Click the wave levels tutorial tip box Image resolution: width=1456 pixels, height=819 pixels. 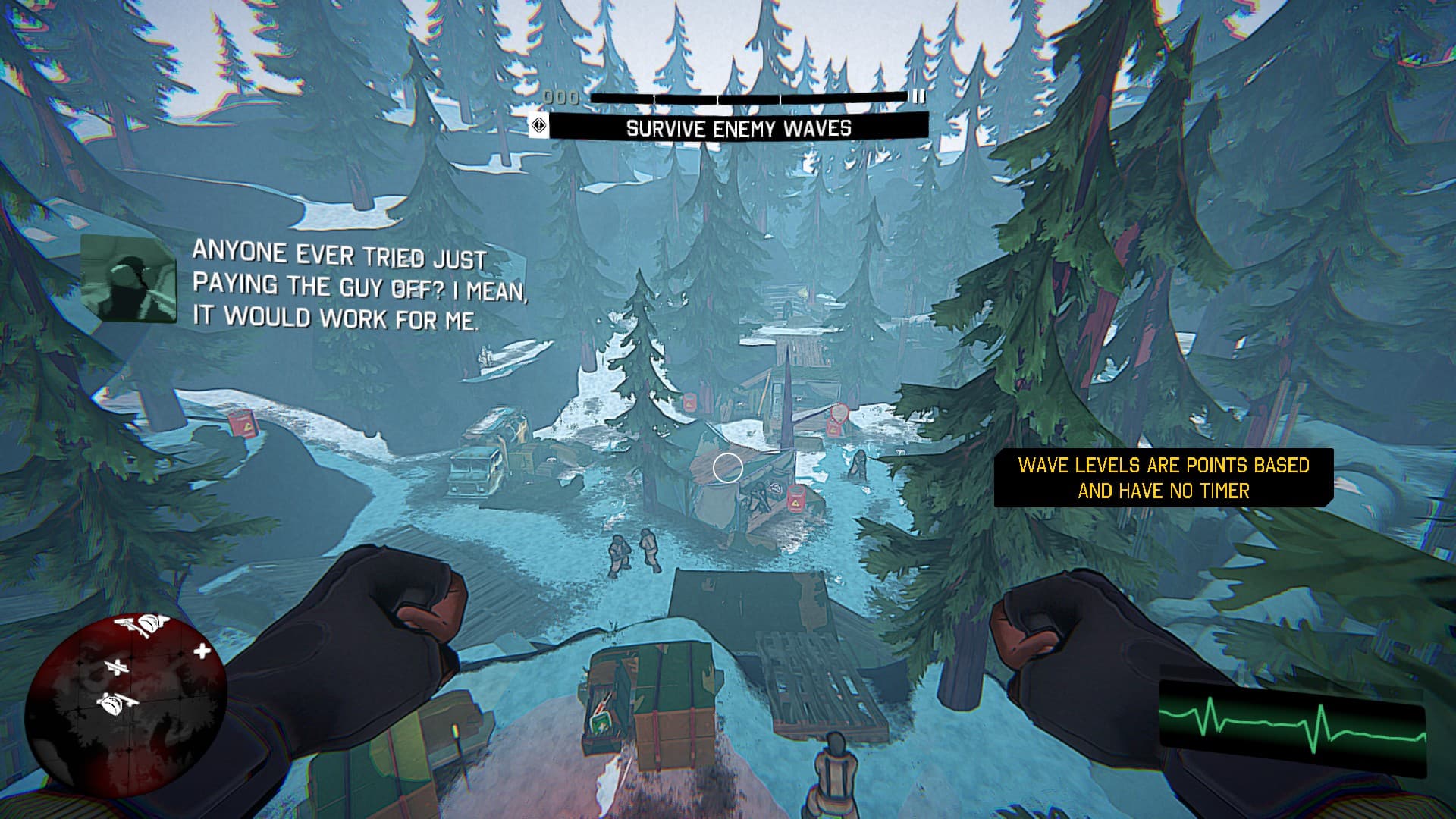point(1163,478)
